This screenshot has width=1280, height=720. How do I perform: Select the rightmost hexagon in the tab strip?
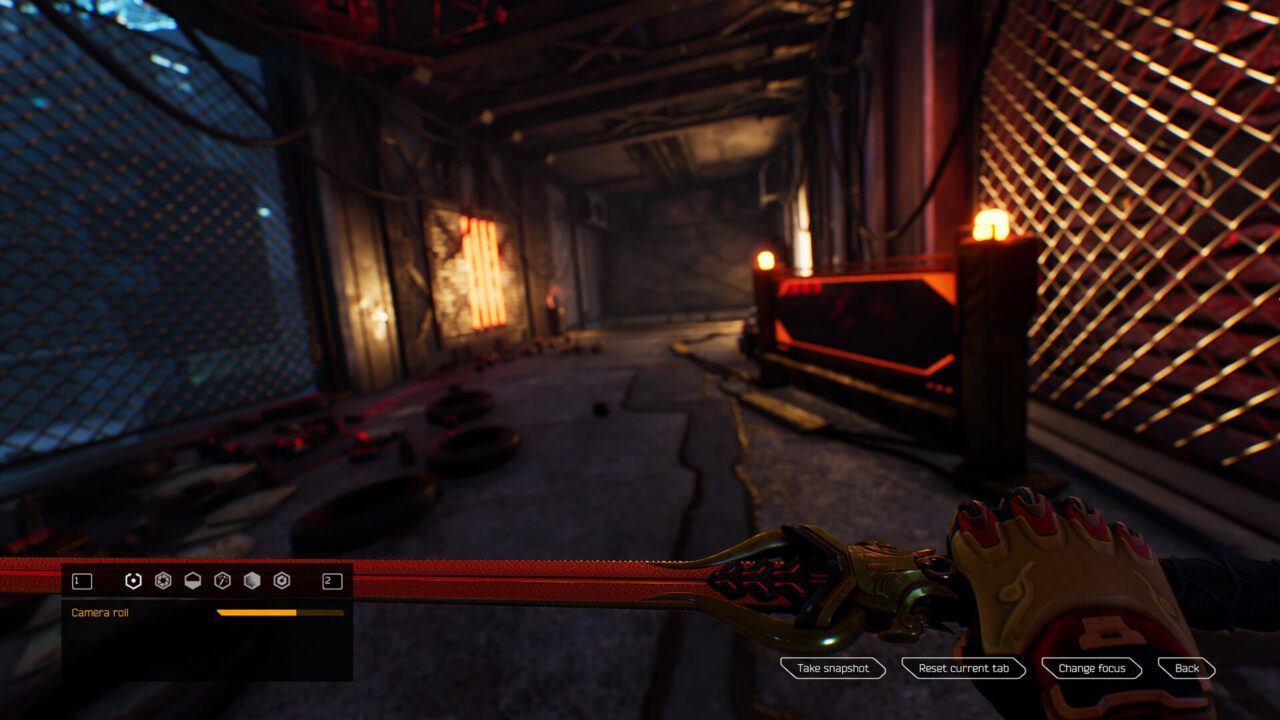coord(281,581)
